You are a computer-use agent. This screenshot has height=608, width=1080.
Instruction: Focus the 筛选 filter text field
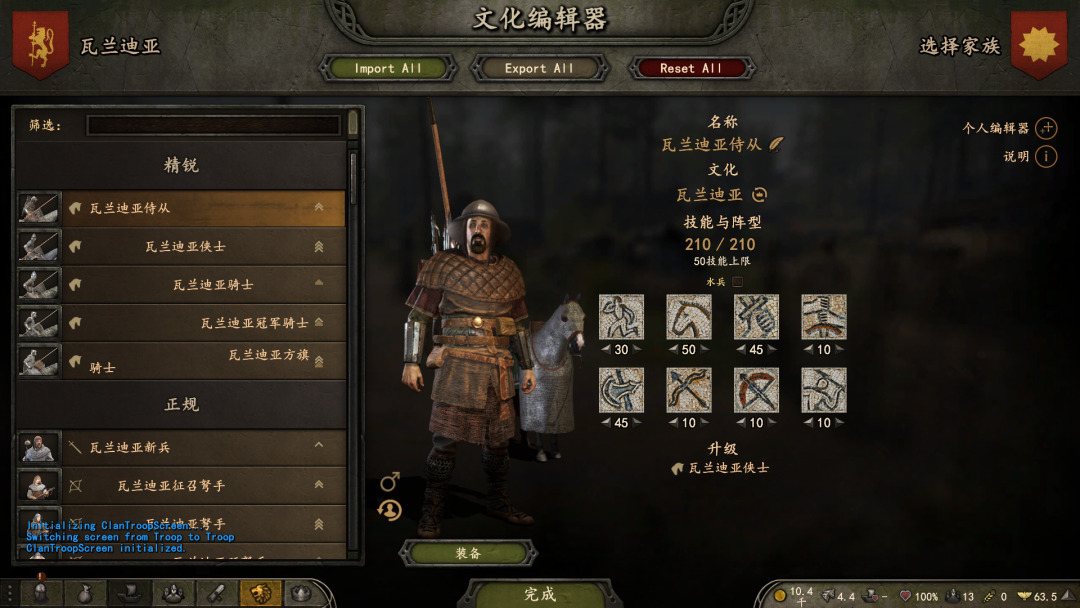[x=213, y=125]
